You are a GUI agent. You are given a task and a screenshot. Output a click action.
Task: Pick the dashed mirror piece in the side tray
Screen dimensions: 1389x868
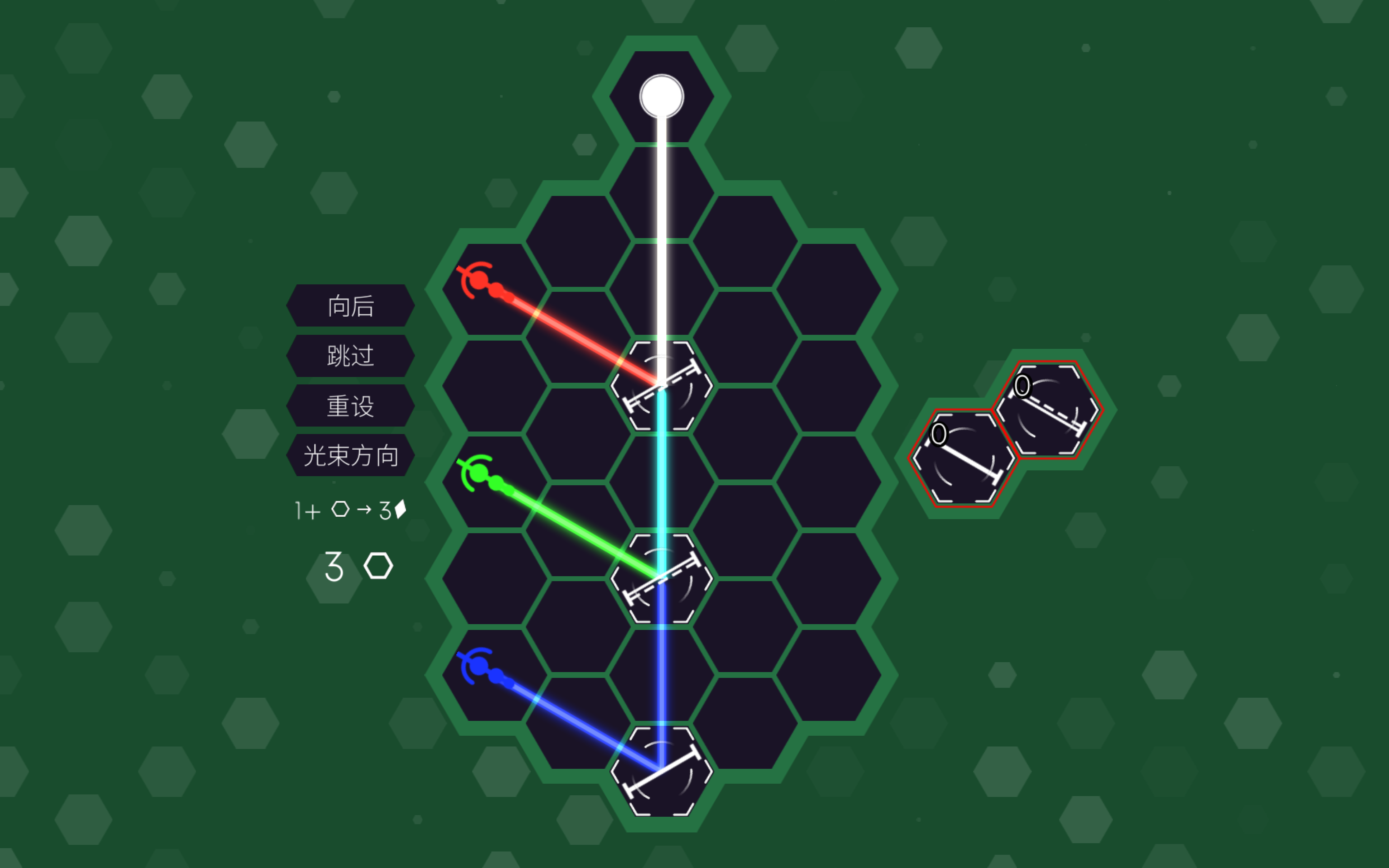[x=1047, y=410]
